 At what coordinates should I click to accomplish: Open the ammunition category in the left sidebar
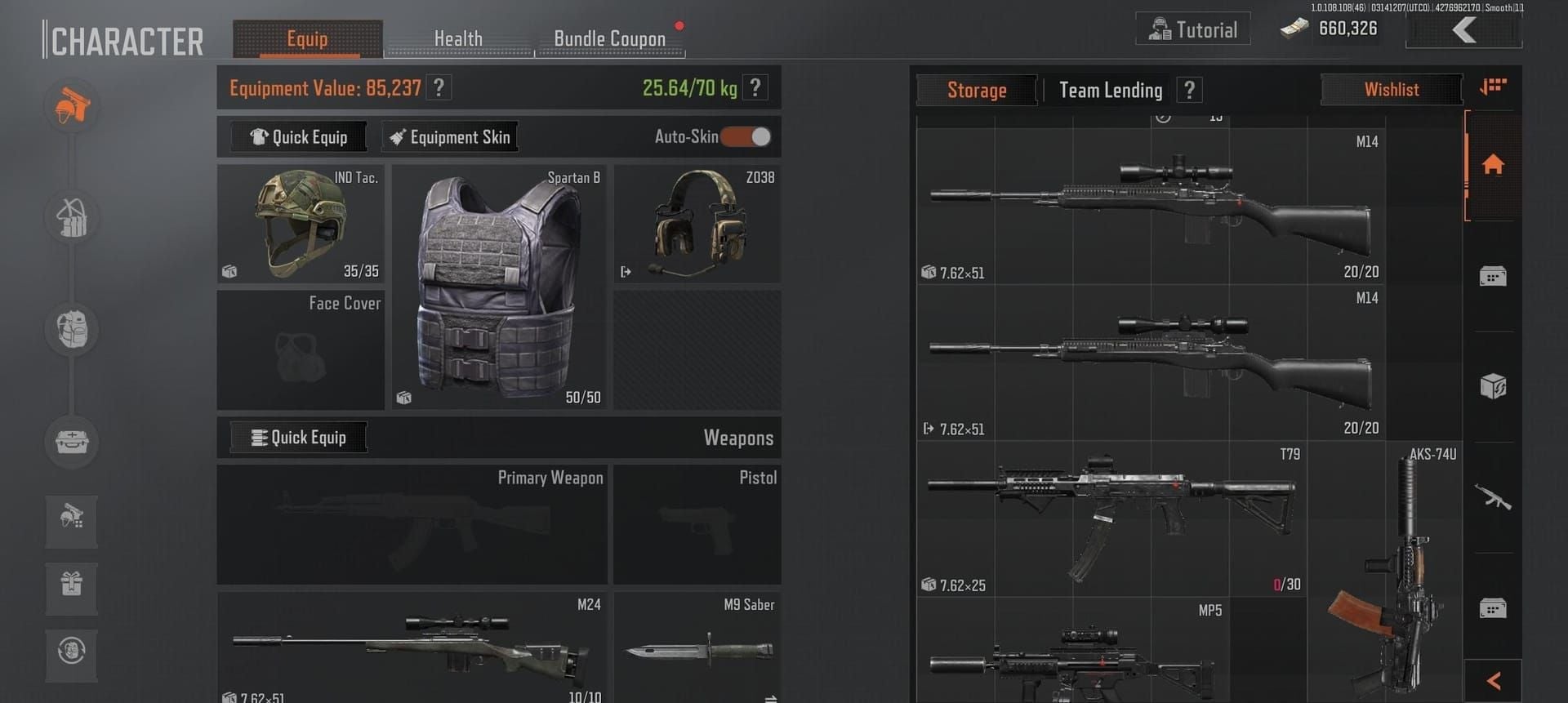tap(72, 218)
